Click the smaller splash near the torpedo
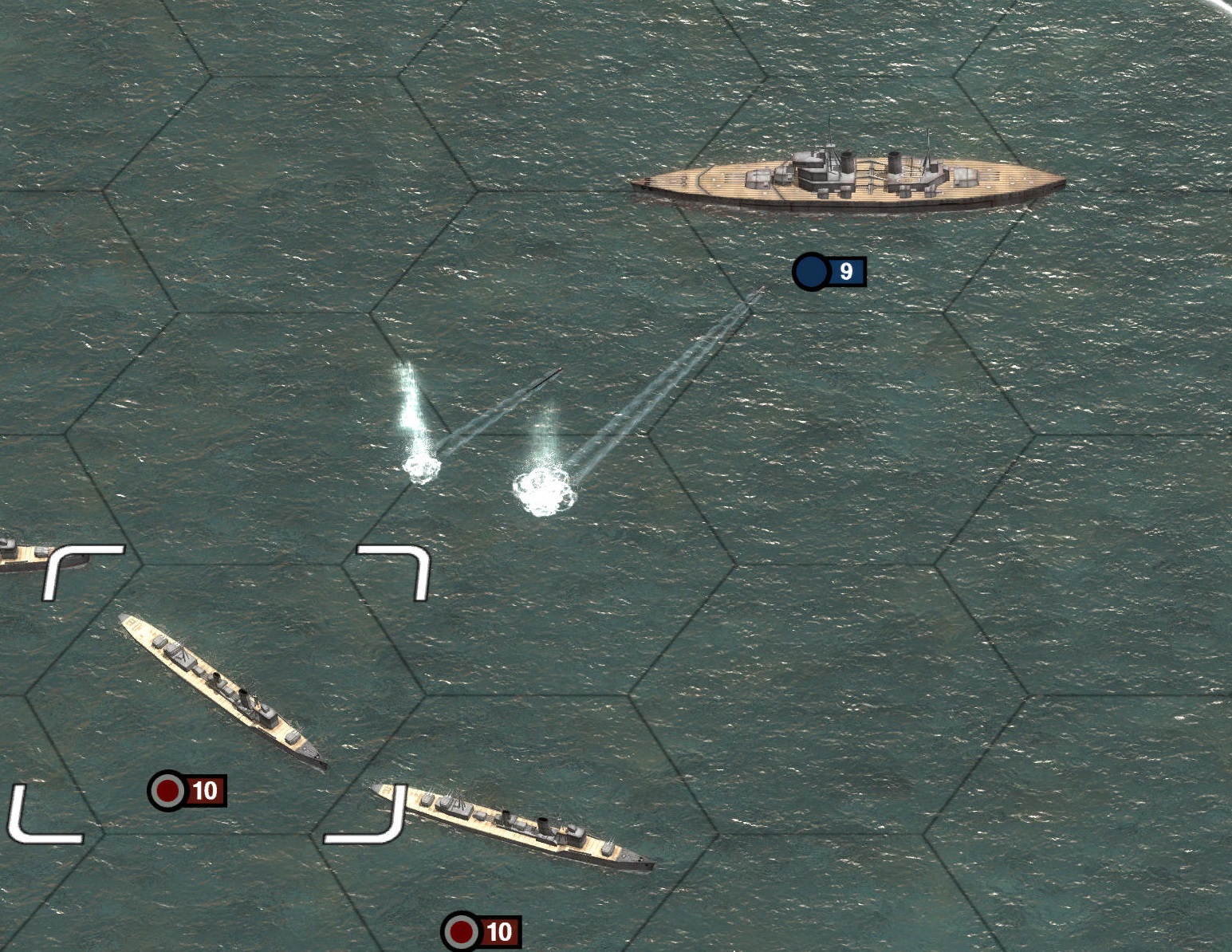 point(420,466)
